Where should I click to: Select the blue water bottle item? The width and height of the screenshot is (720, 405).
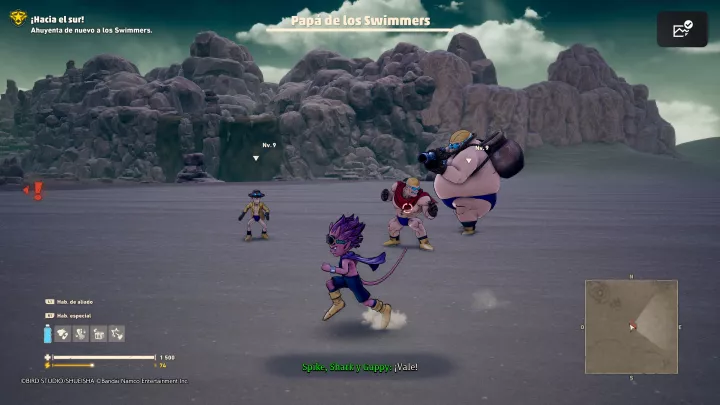(47, 334)
